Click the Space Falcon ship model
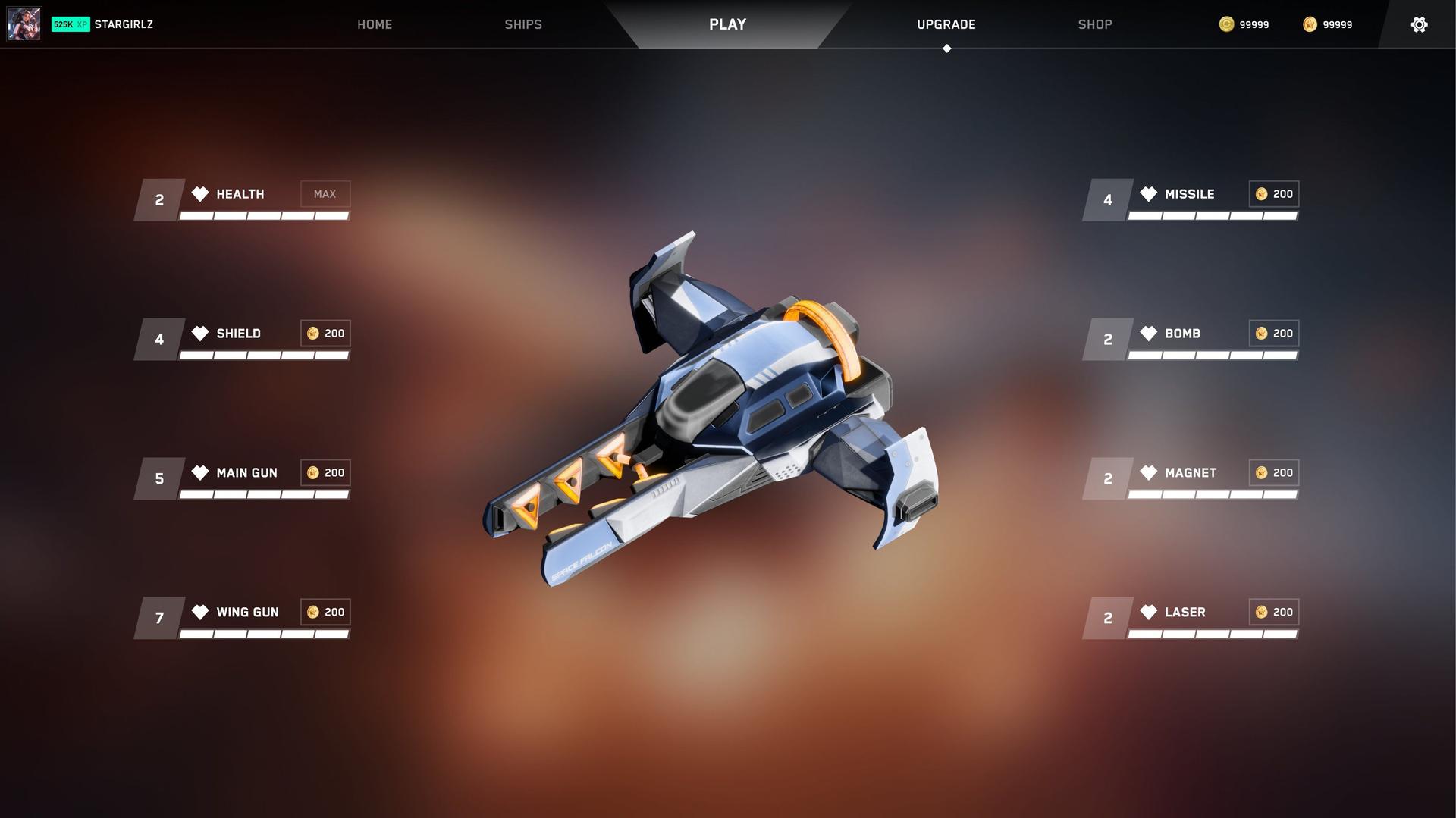The height and width of the screenshot is (818, 1456). [x=728, y=409]
